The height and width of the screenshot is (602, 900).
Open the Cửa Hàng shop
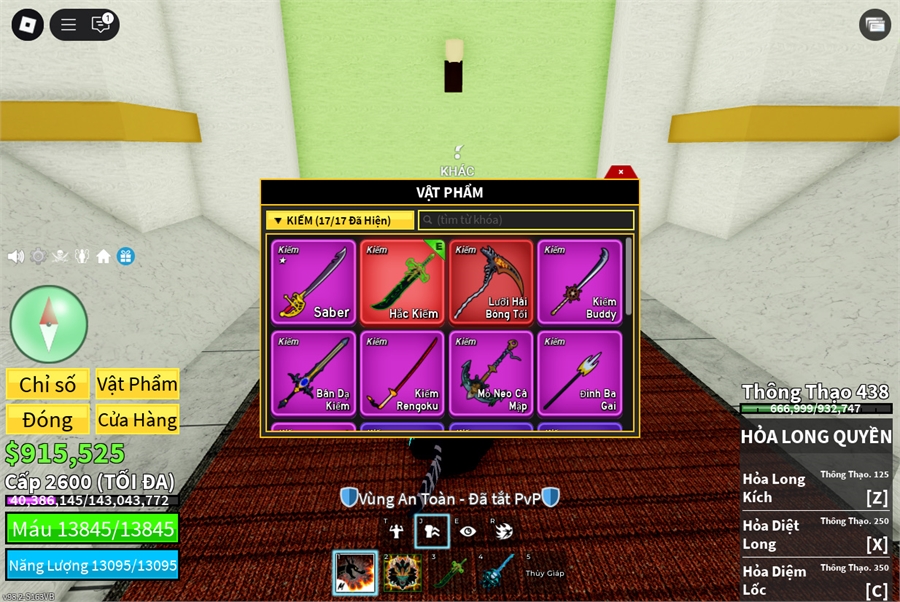click(138, 420)
